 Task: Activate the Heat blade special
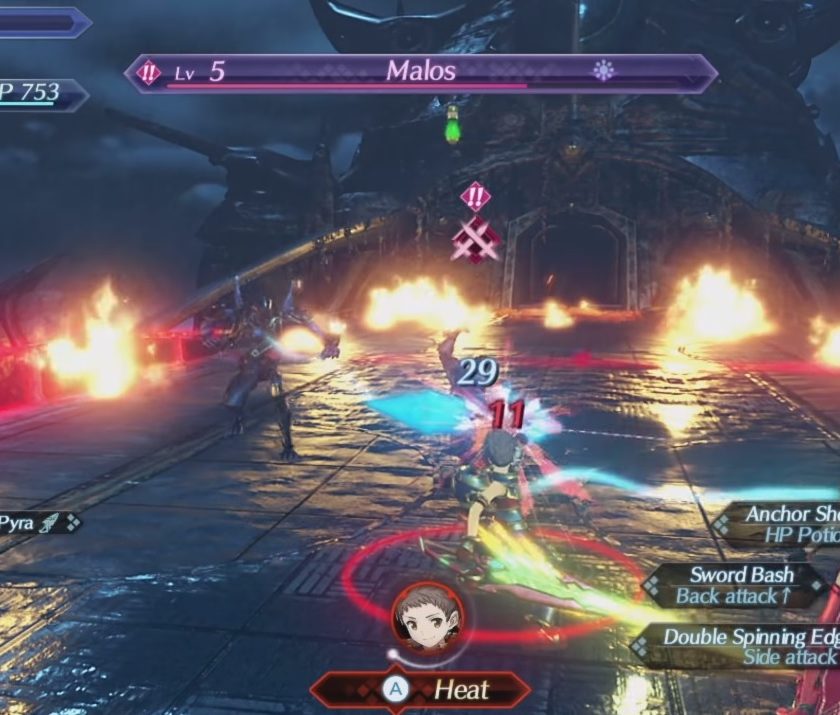coord(420,689)
